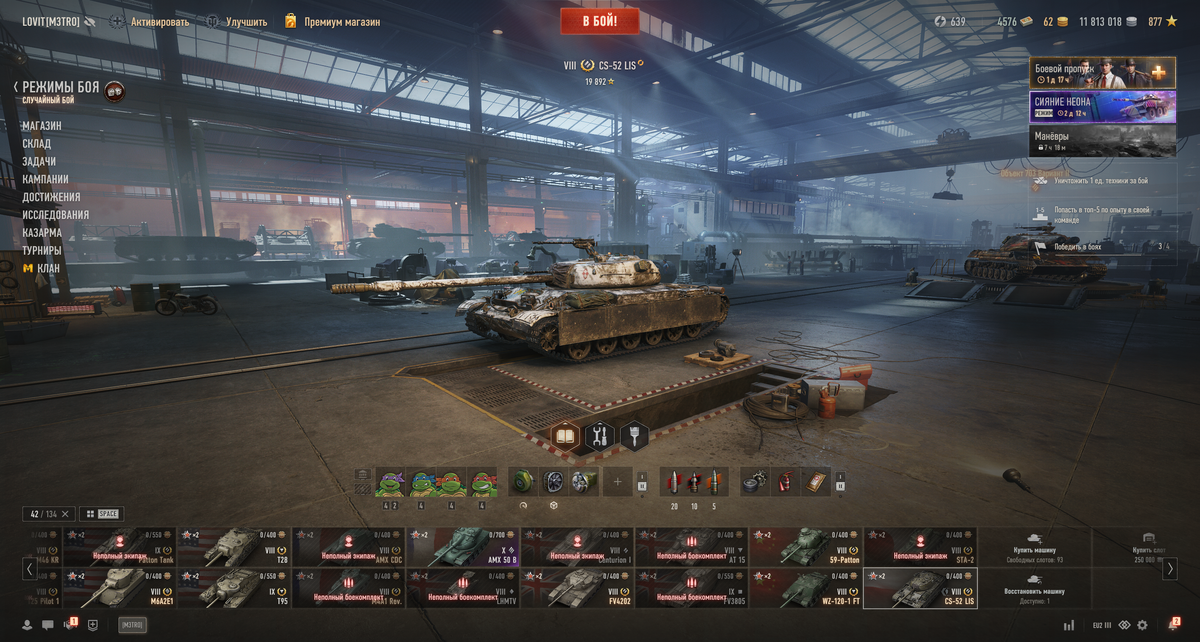Open the МАГАЗИН menu entry
This screenshot has width=1200, height=642.
point(42,126)
